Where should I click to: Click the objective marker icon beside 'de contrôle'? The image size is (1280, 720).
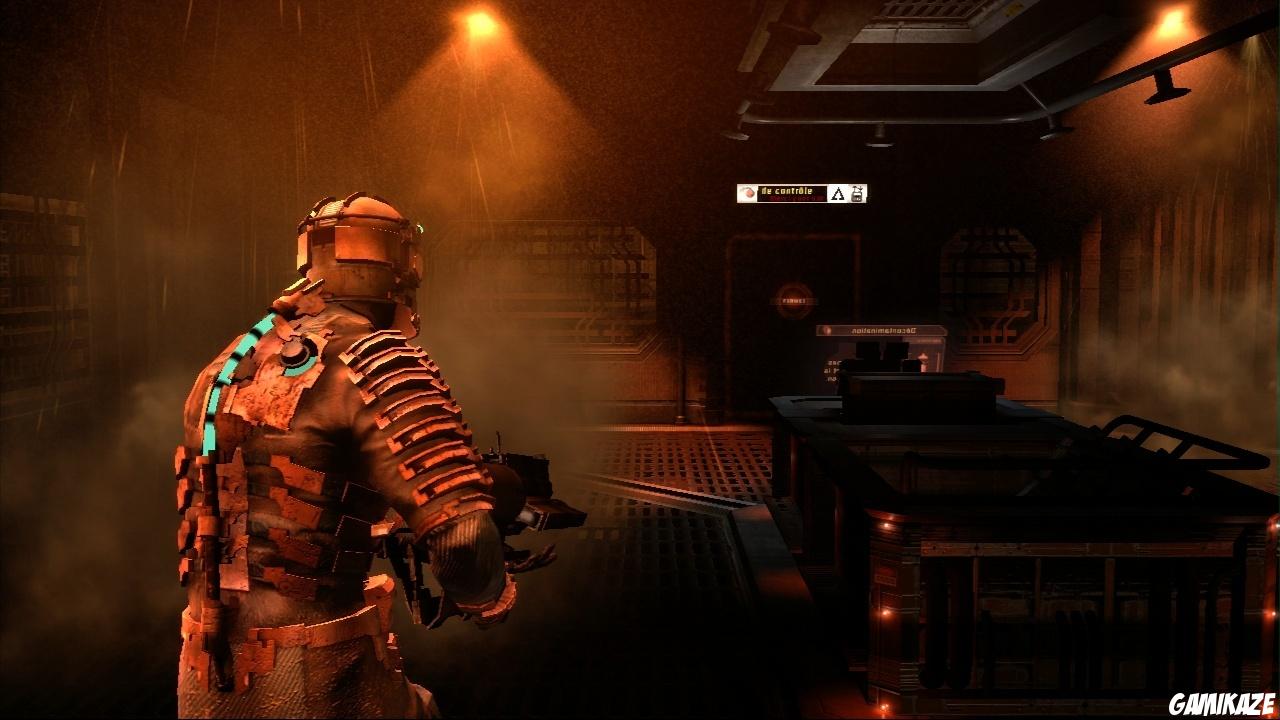pos(750,190)
